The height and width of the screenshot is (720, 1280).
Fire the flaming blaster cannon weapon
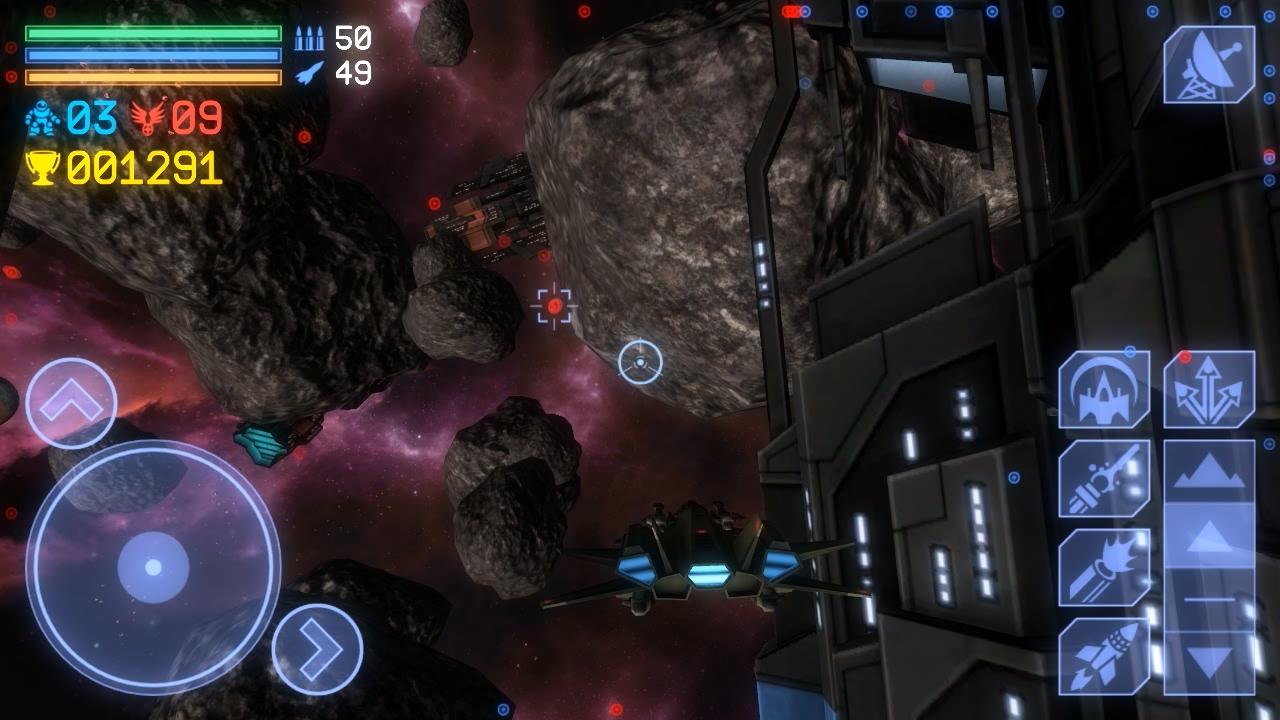(x=1104, y=567)
